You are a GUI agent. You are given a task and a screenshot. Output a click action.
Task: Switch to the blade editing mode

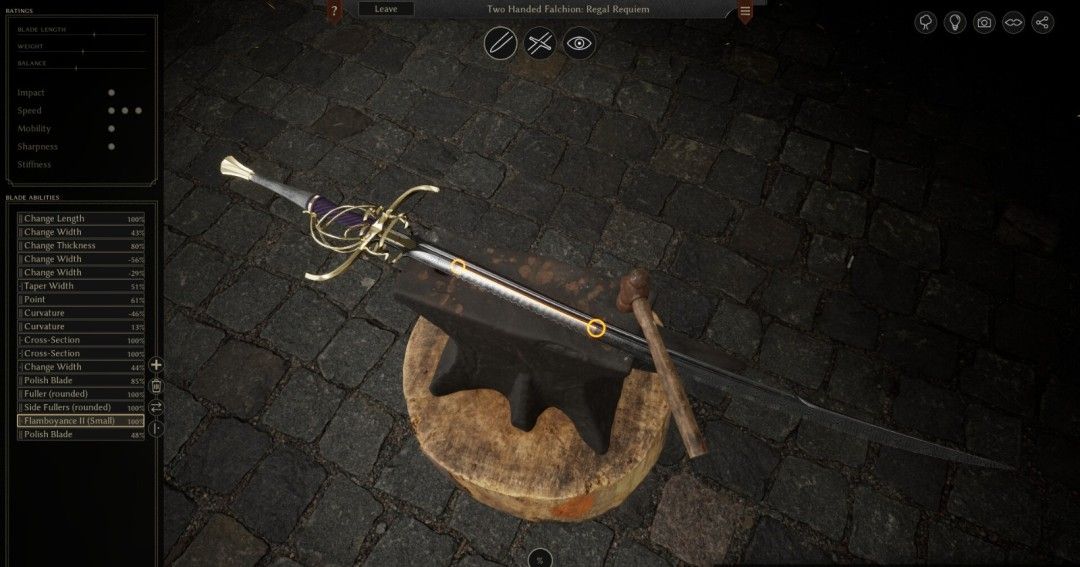tap(500, 43)
